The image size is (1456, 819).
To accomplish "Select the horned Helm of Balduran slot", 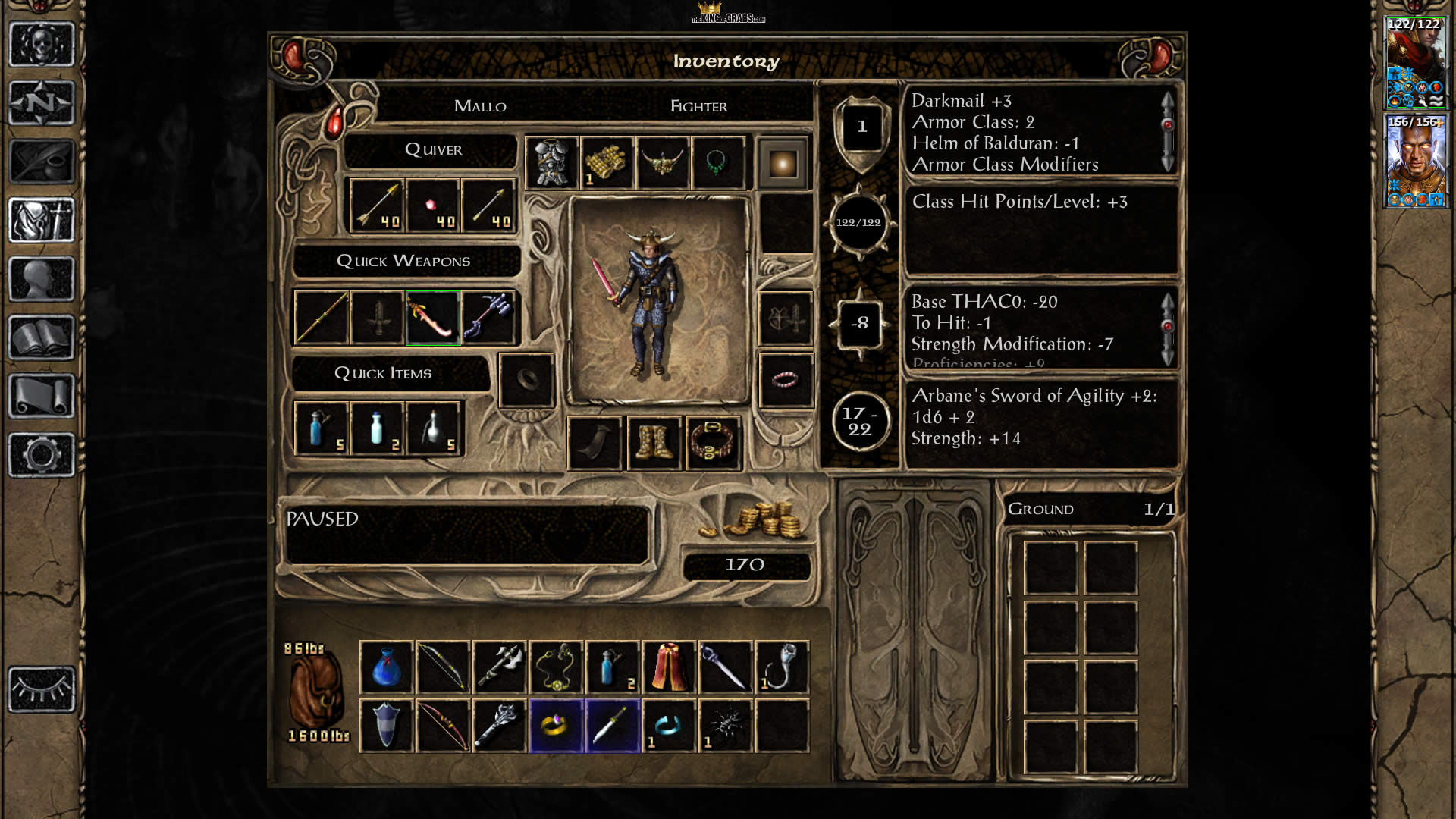I will pyautogui.click(x=663, y=163).
